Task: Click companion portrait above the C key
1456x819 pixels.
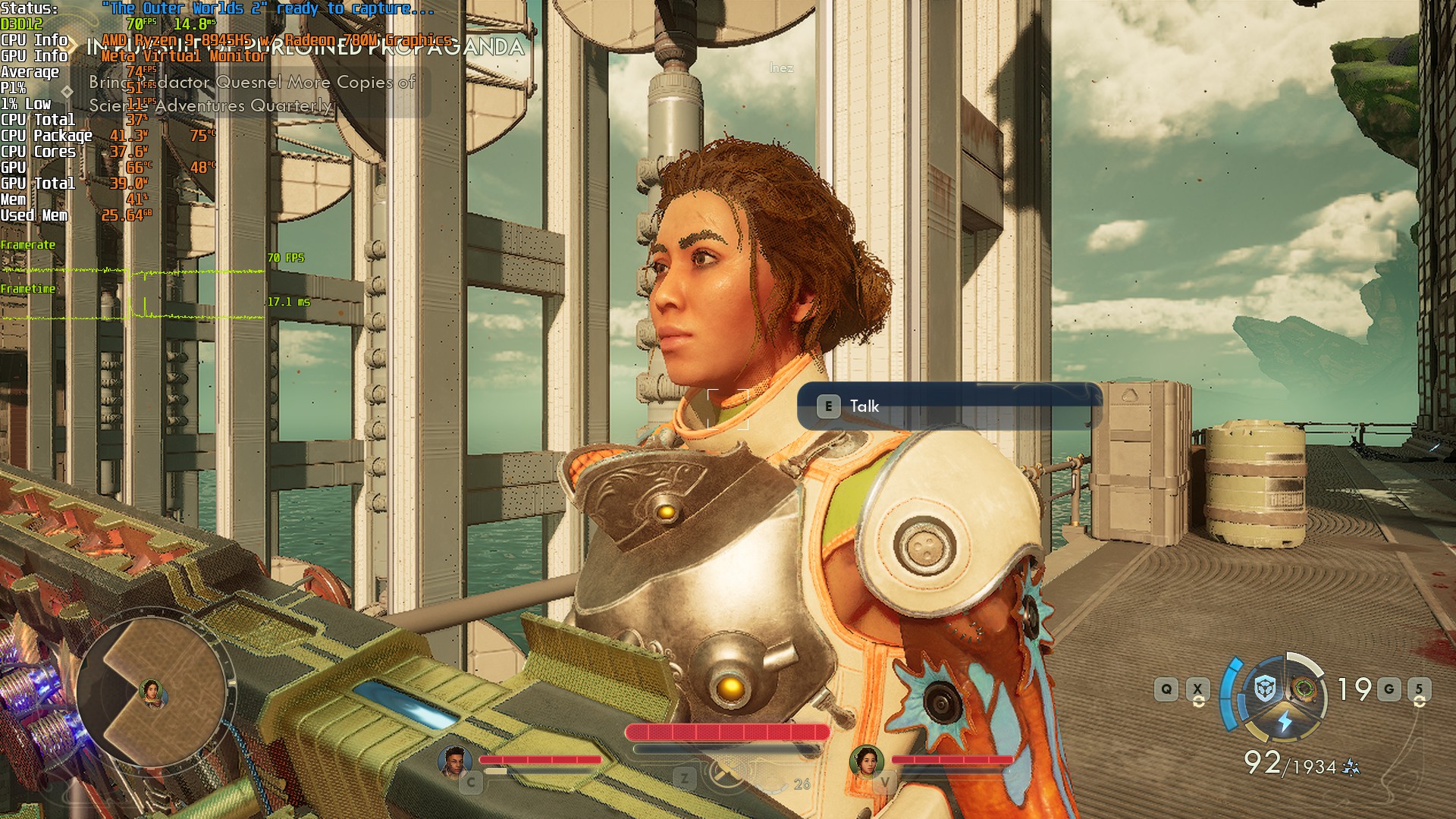Action: point(455,762)
